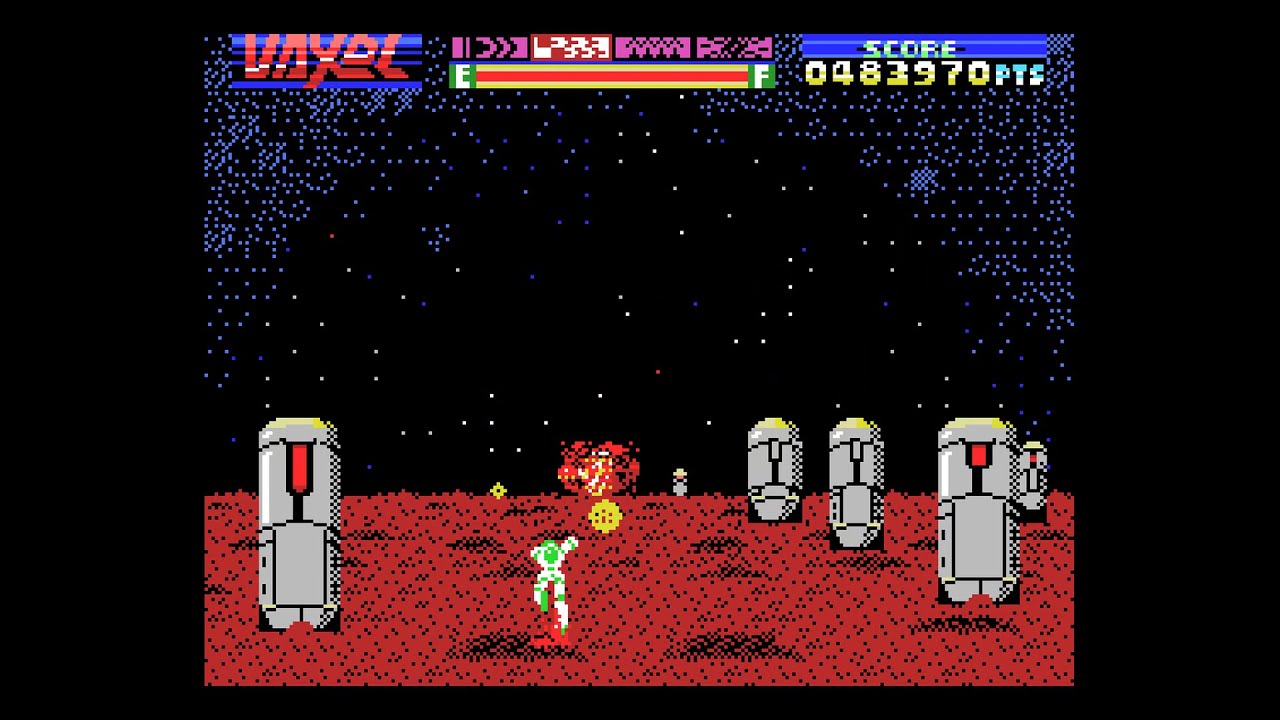This screenshot has width=1280, height=720.
Task: Click the PTS label next to the score
Action: point(1020,72)
